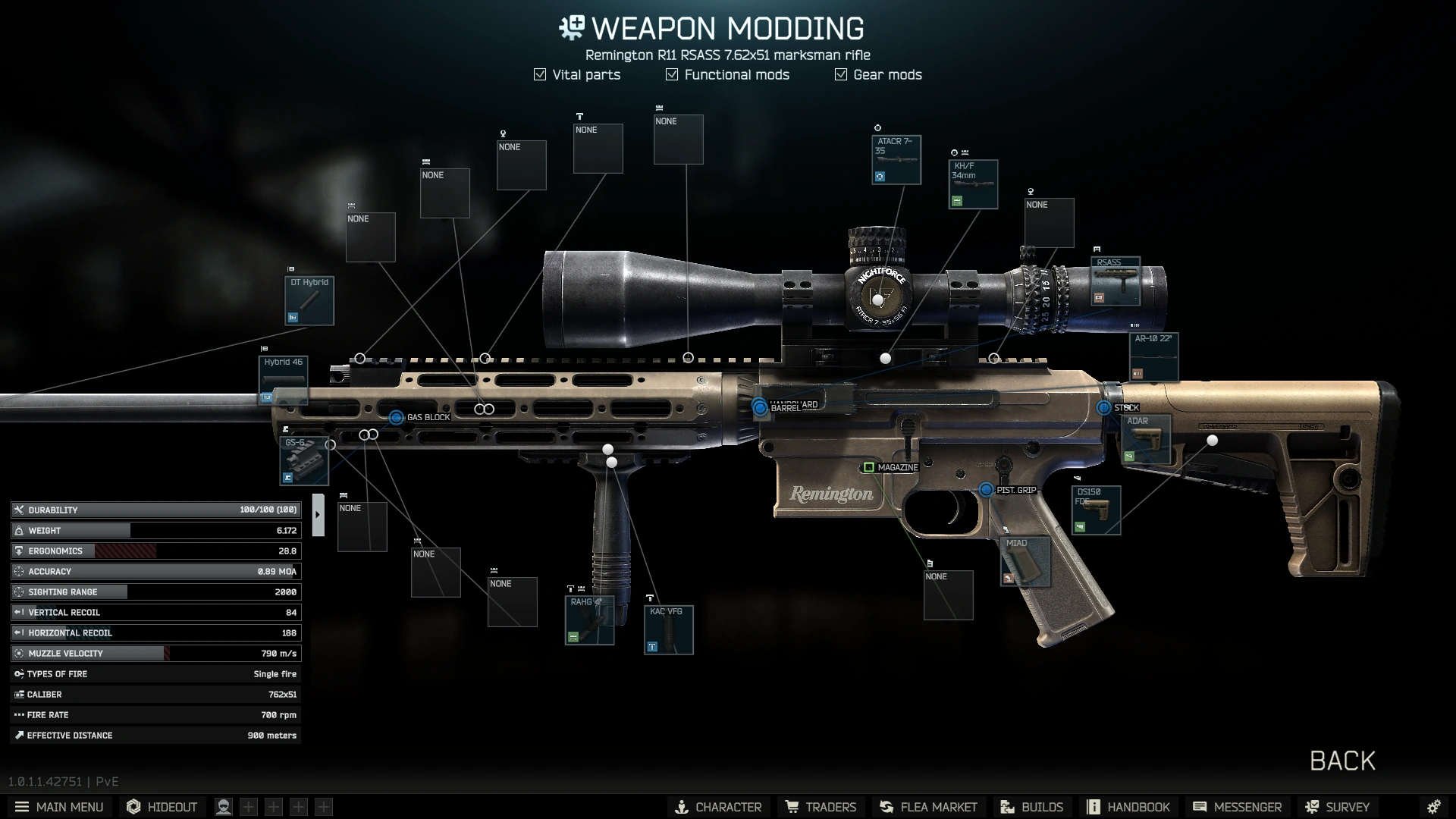Click the BACK button

[1341, 761]
